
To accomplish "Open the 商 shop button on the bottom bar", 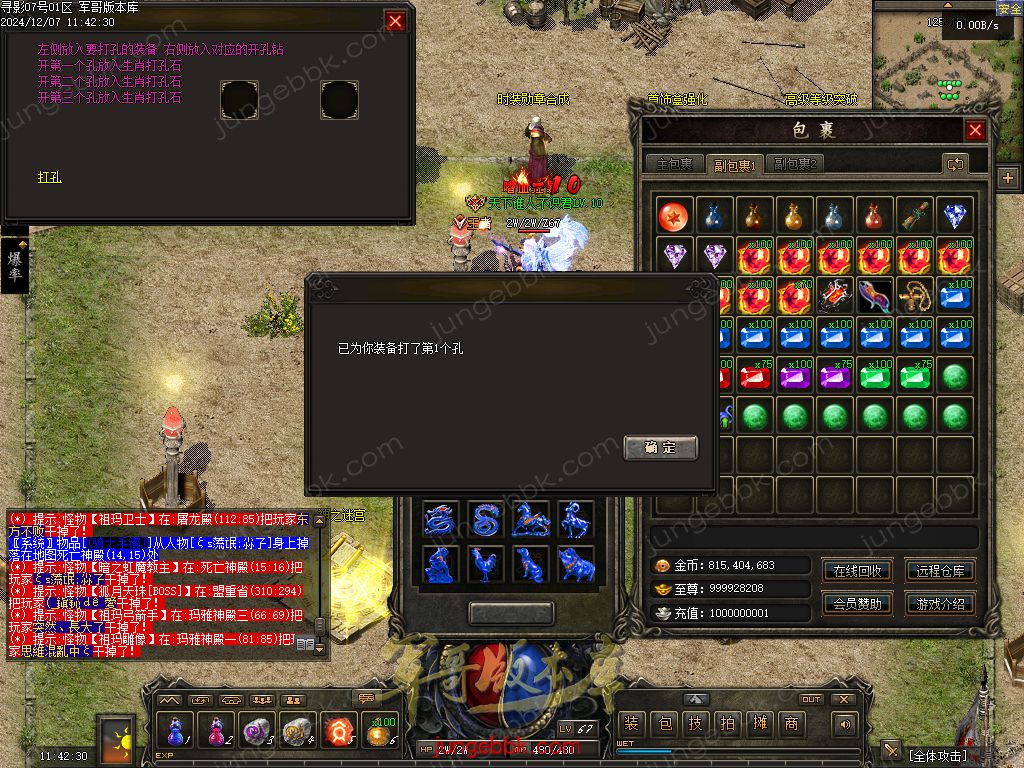I will [x=791, y=724].
